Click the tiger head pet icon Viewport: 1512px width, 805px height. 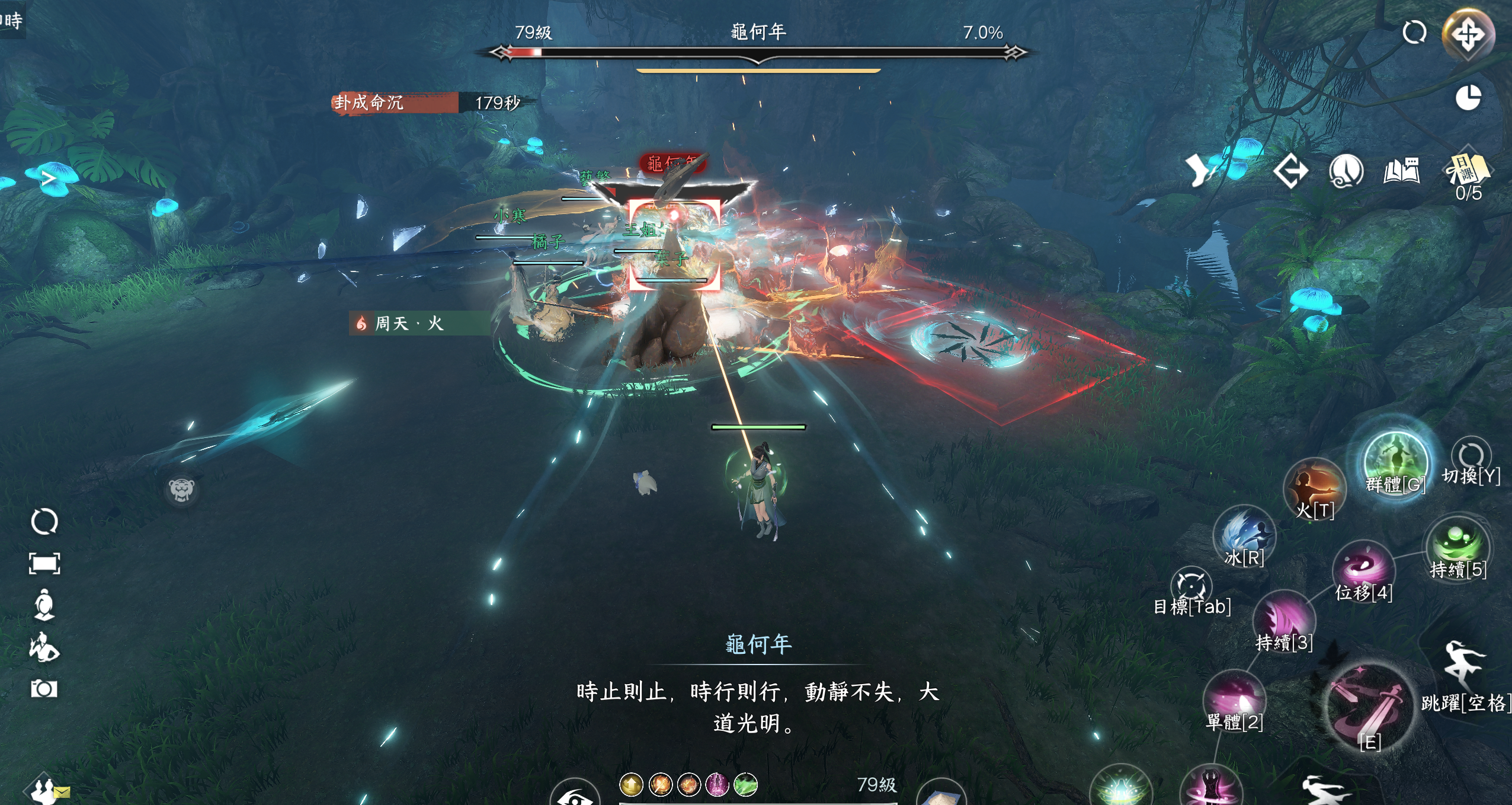click(181, 490)
